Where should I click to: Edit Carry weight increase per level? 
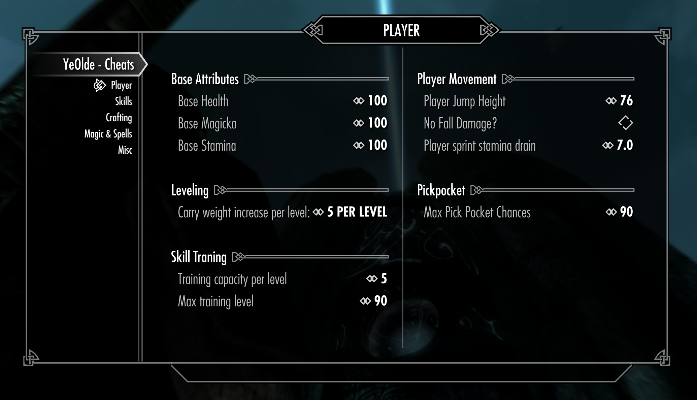[282, 212]
